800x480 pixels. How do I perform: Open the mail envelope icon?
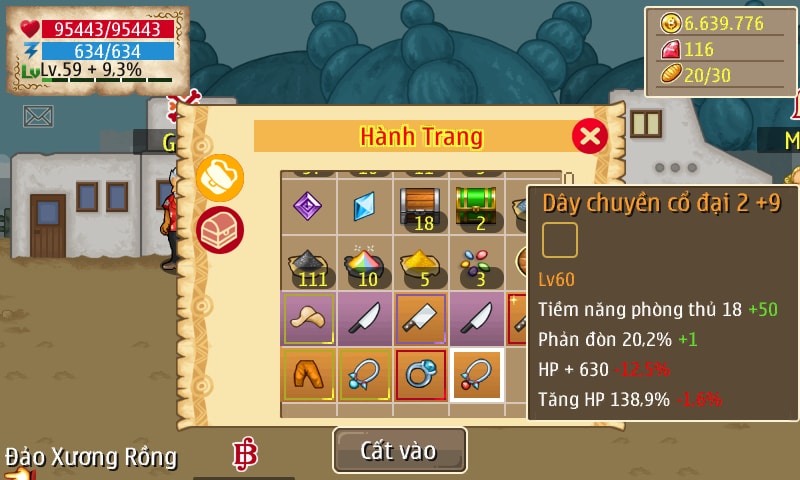[38, 116]
